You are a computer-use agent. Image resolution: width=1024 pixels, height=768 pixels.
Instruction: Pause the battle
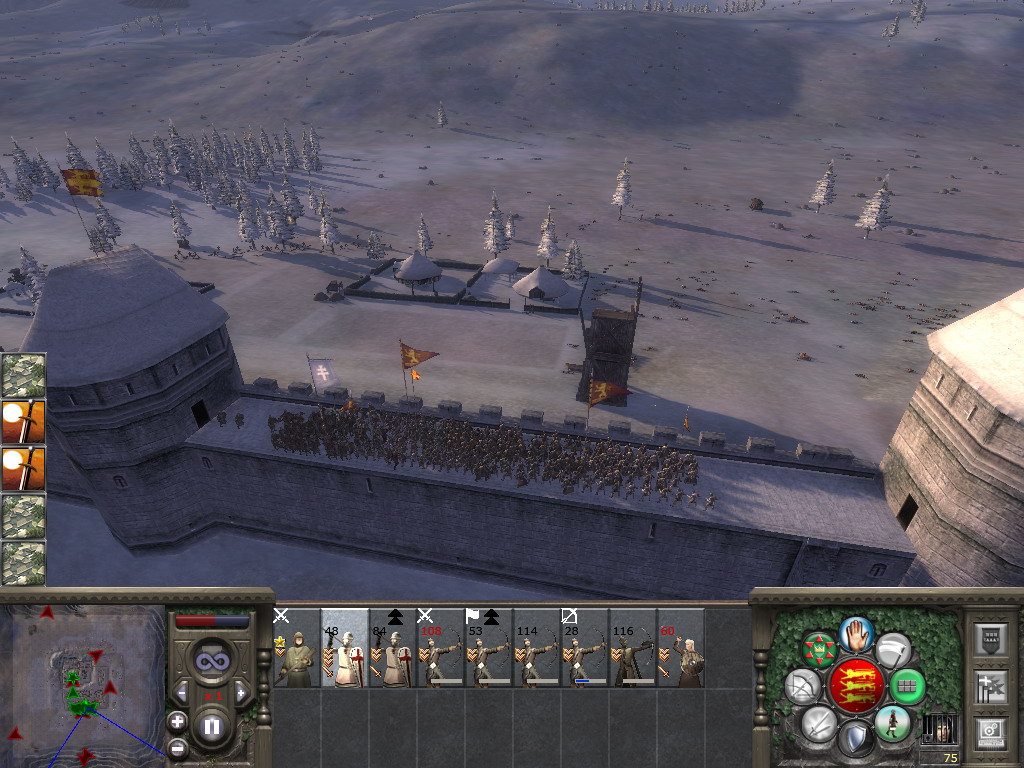(211, 726)
